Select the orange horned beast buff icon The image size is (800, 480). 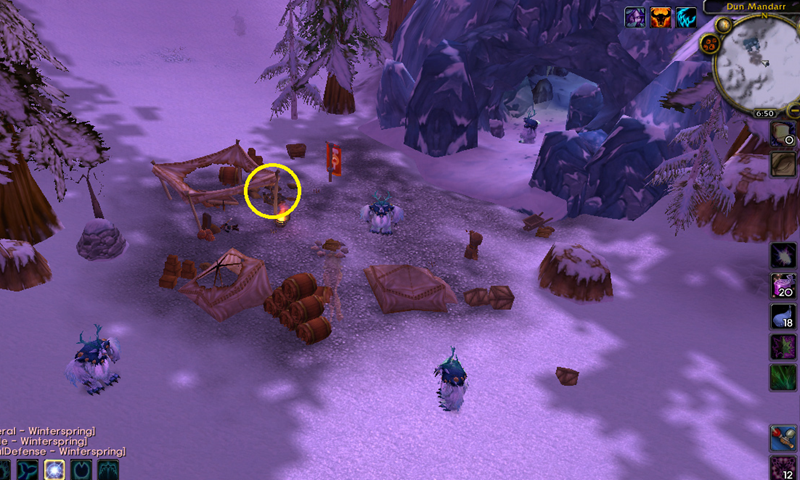pyautogui.click(x=660, y=17)
